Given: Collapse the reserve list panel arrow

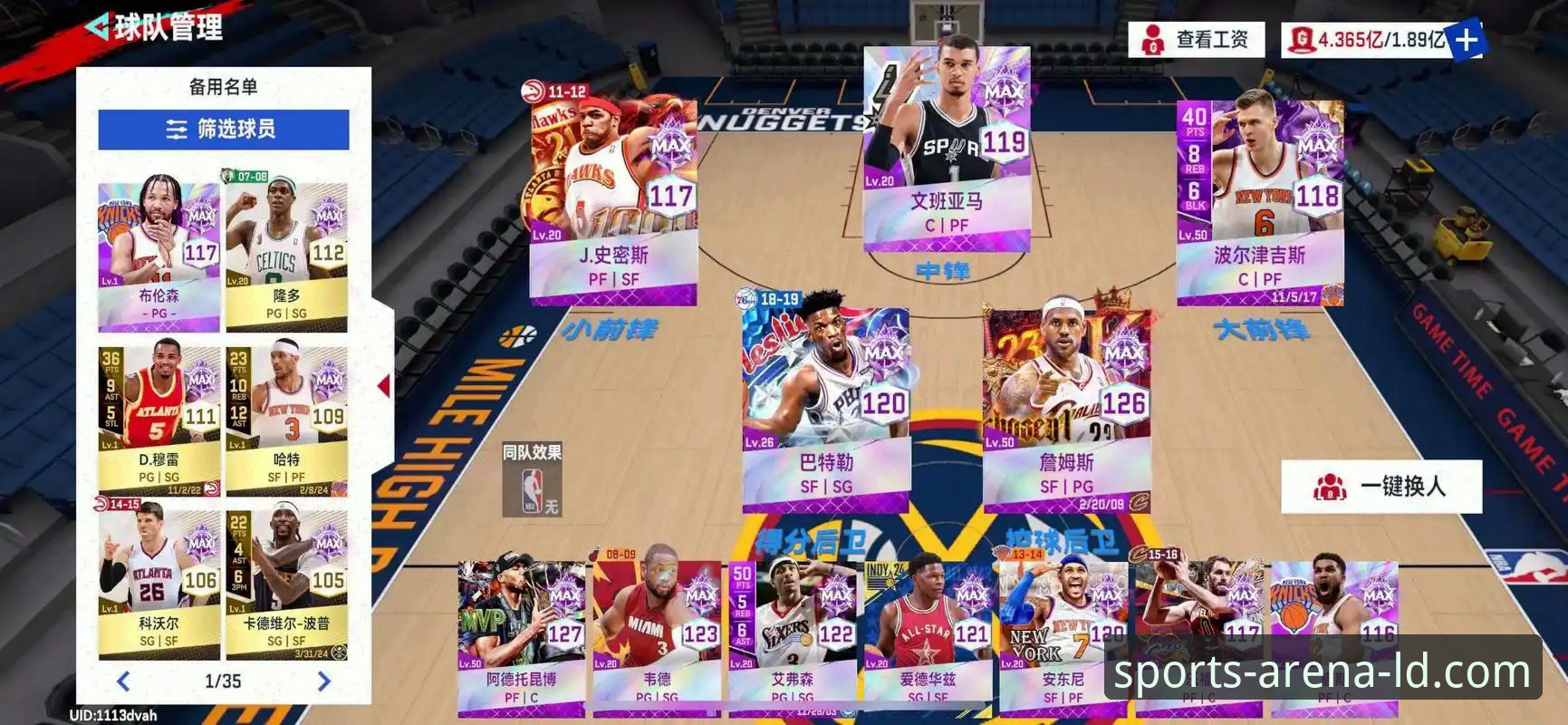Looking at the screenshot, I should click(x=384, y=386).
